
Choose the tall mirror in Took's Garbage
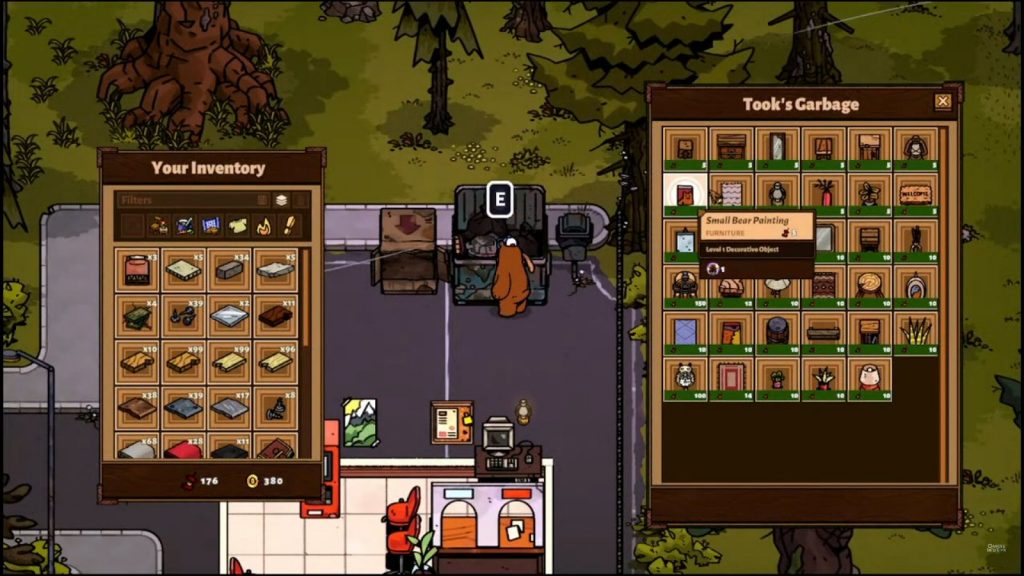777,146
